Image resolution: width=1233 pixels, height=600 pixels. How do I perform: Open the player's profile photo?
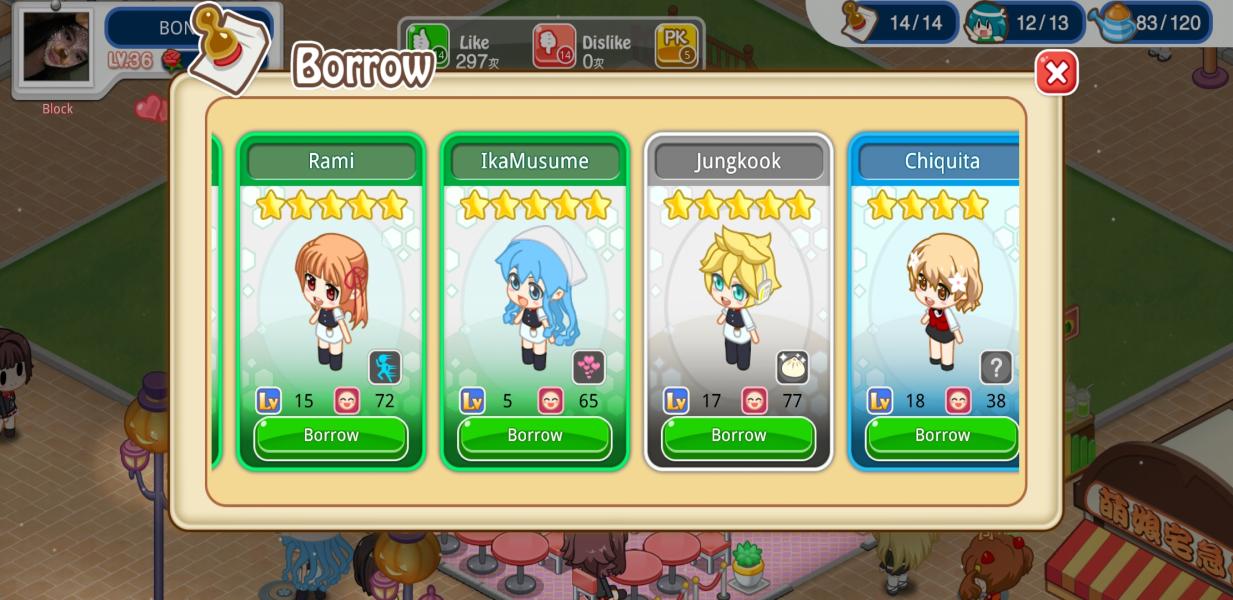57,48
